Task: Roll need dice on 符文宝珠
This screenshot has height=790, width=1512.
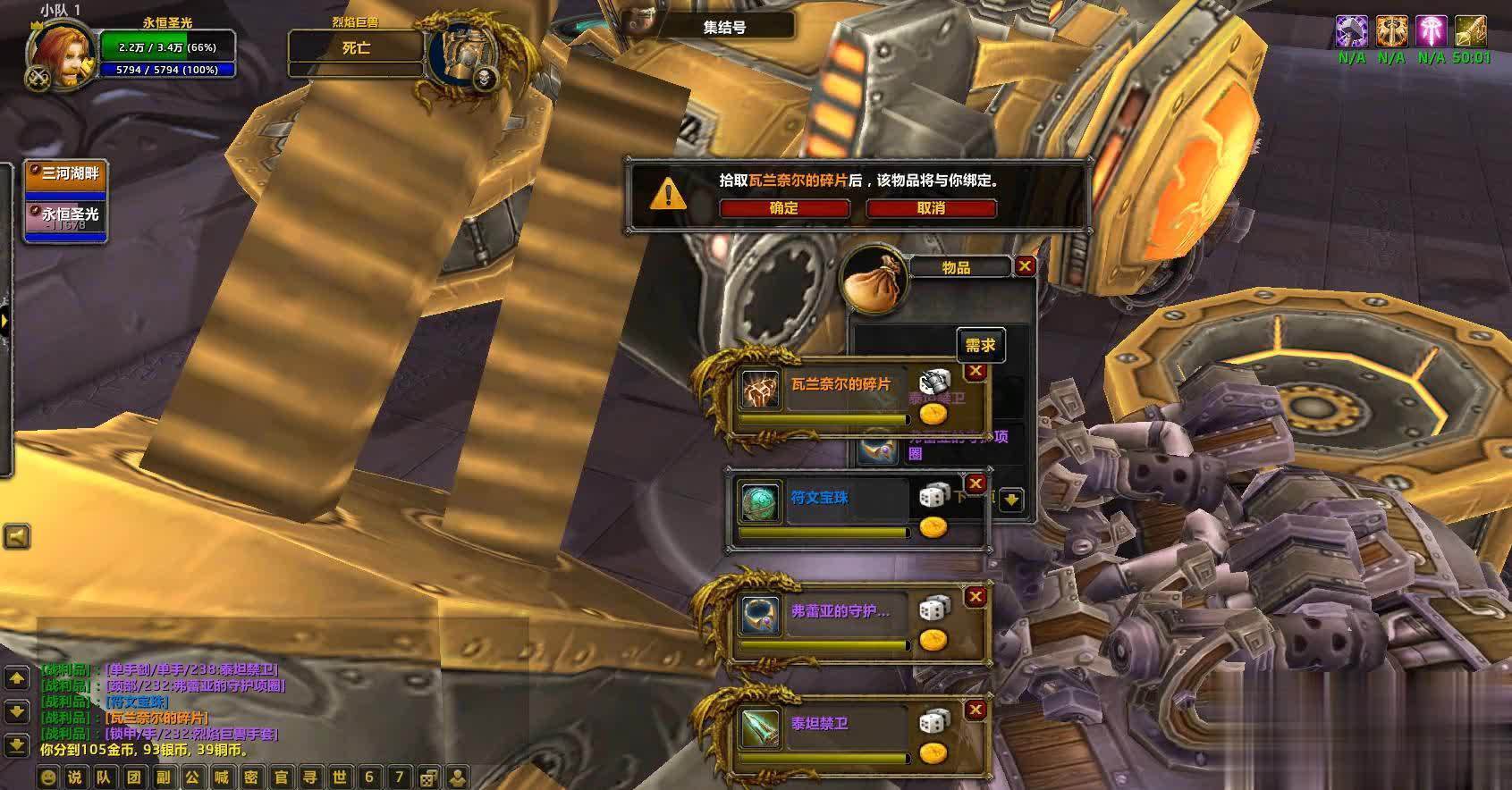Action: point(934,496)
